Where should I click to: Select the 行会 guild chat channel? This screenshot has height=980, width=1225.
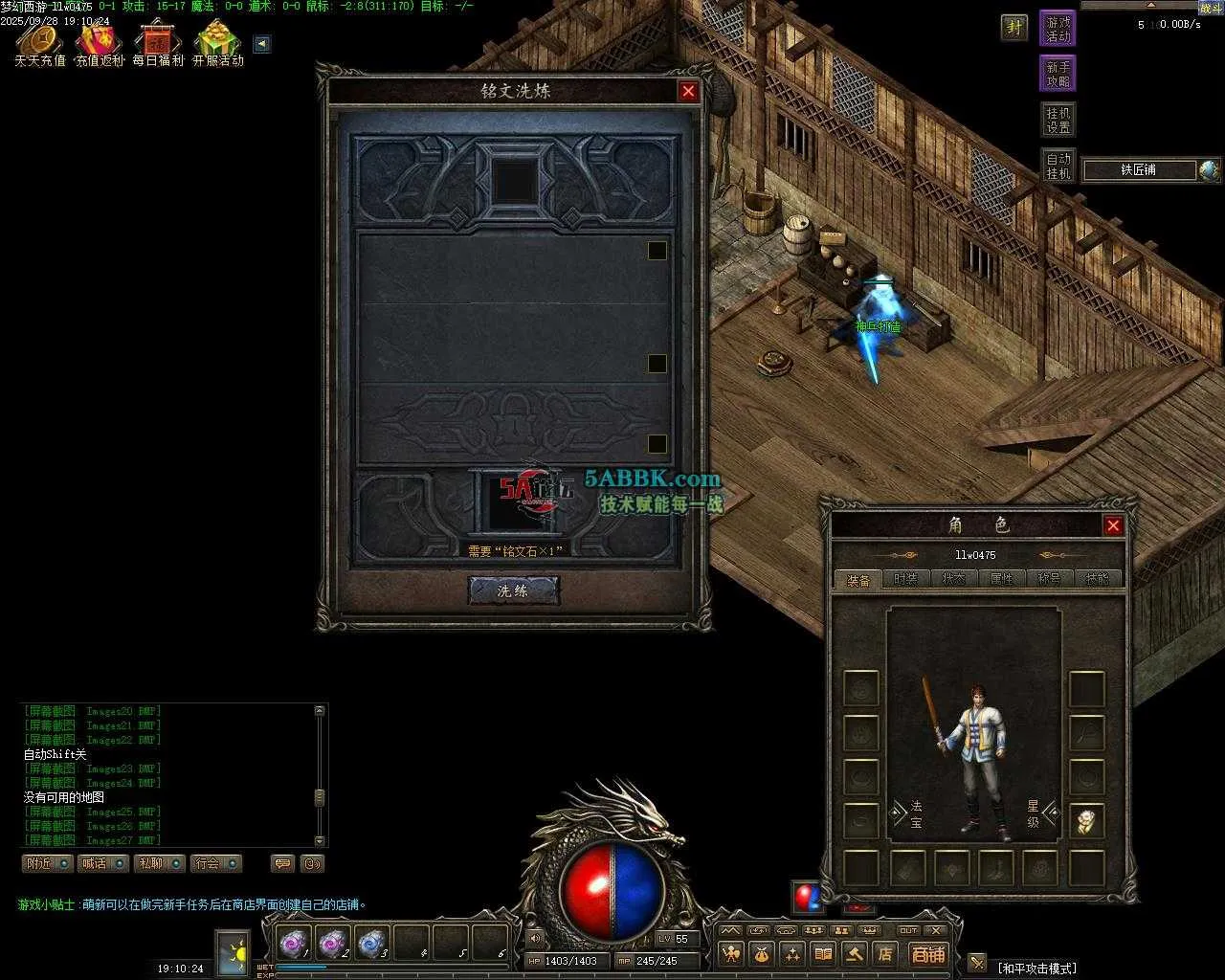[x=215, y=863]
